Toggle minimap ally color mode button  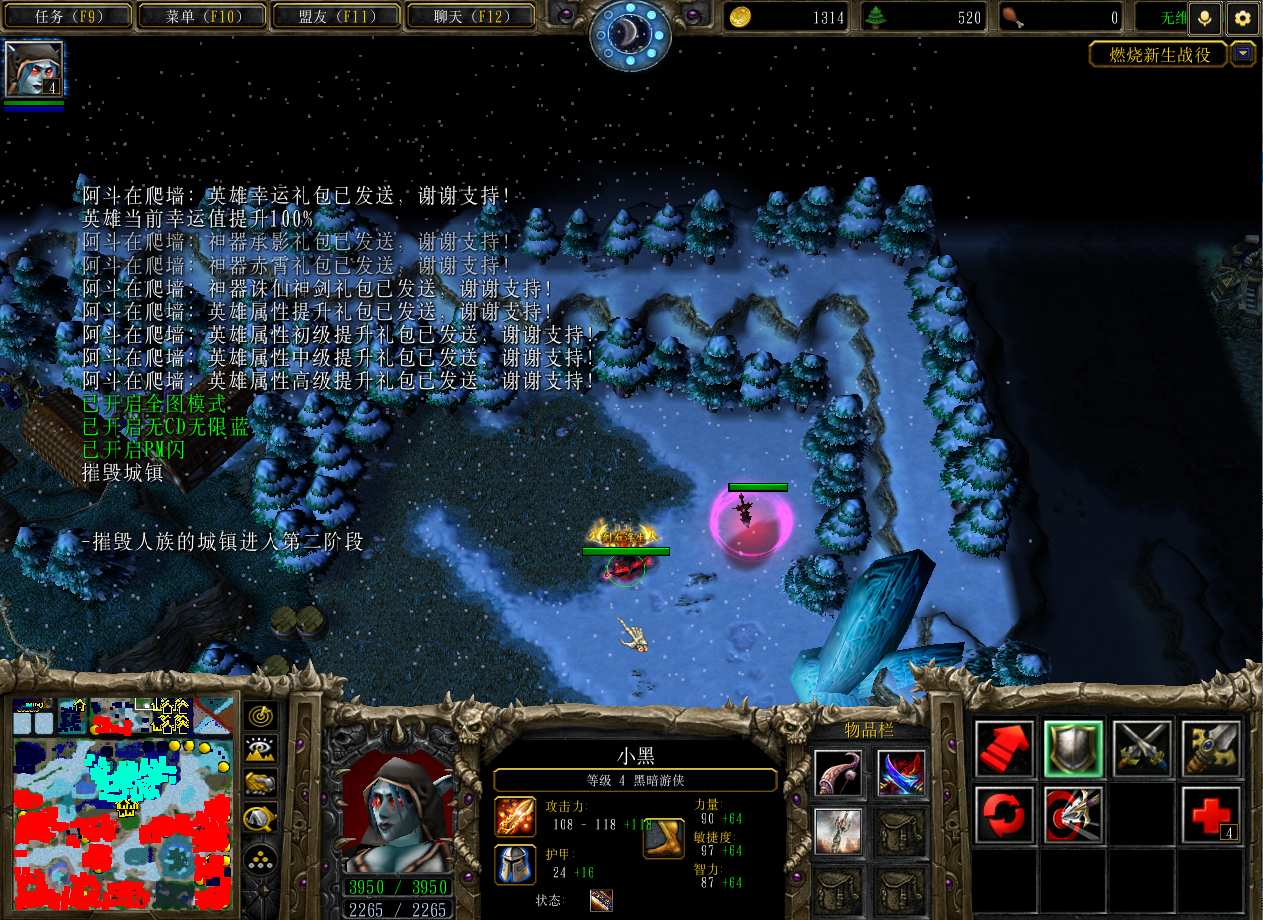(261, 784)
